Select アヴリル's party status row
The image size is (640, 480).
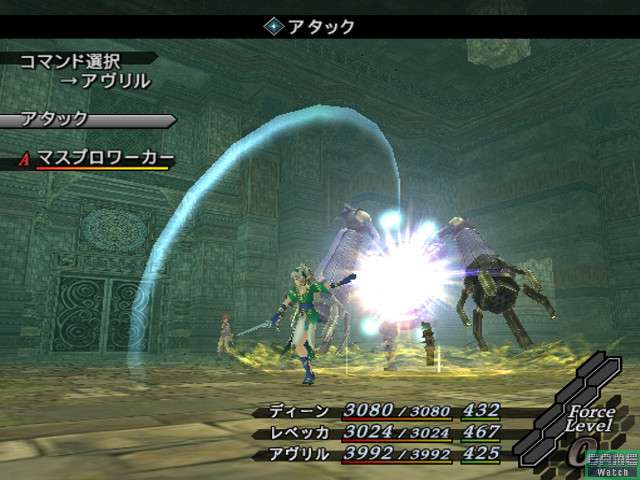pyautogui.click(x=385, y=453)
